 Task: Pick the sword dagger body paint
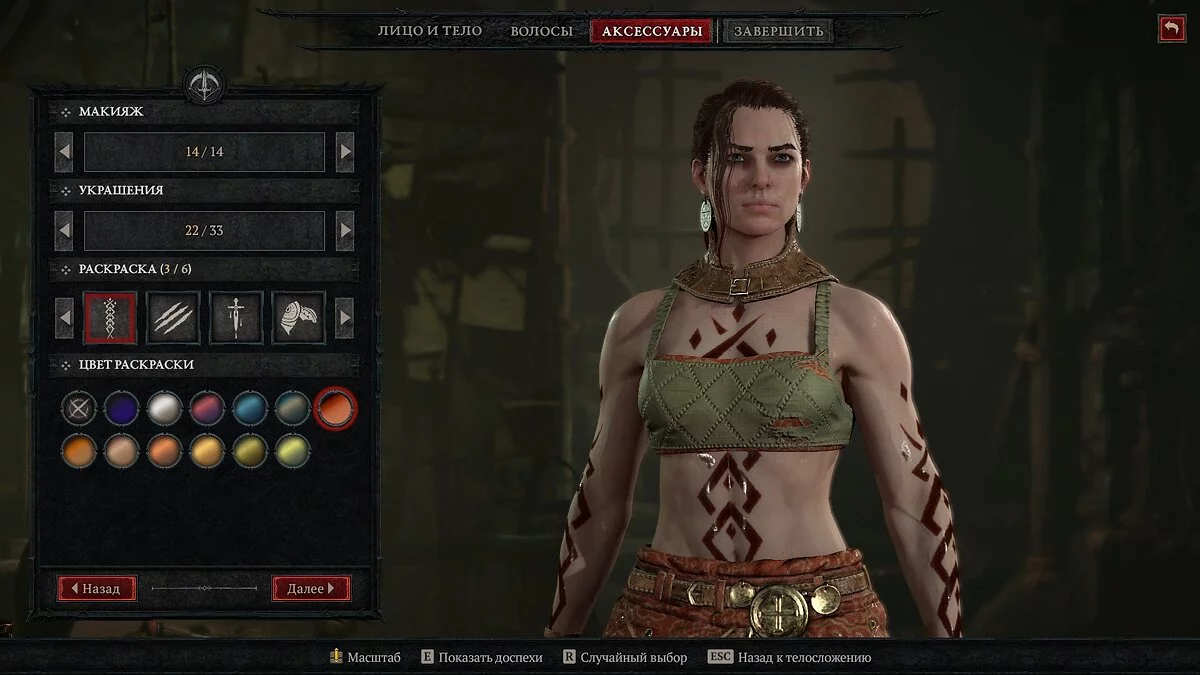tap(236, 318)
